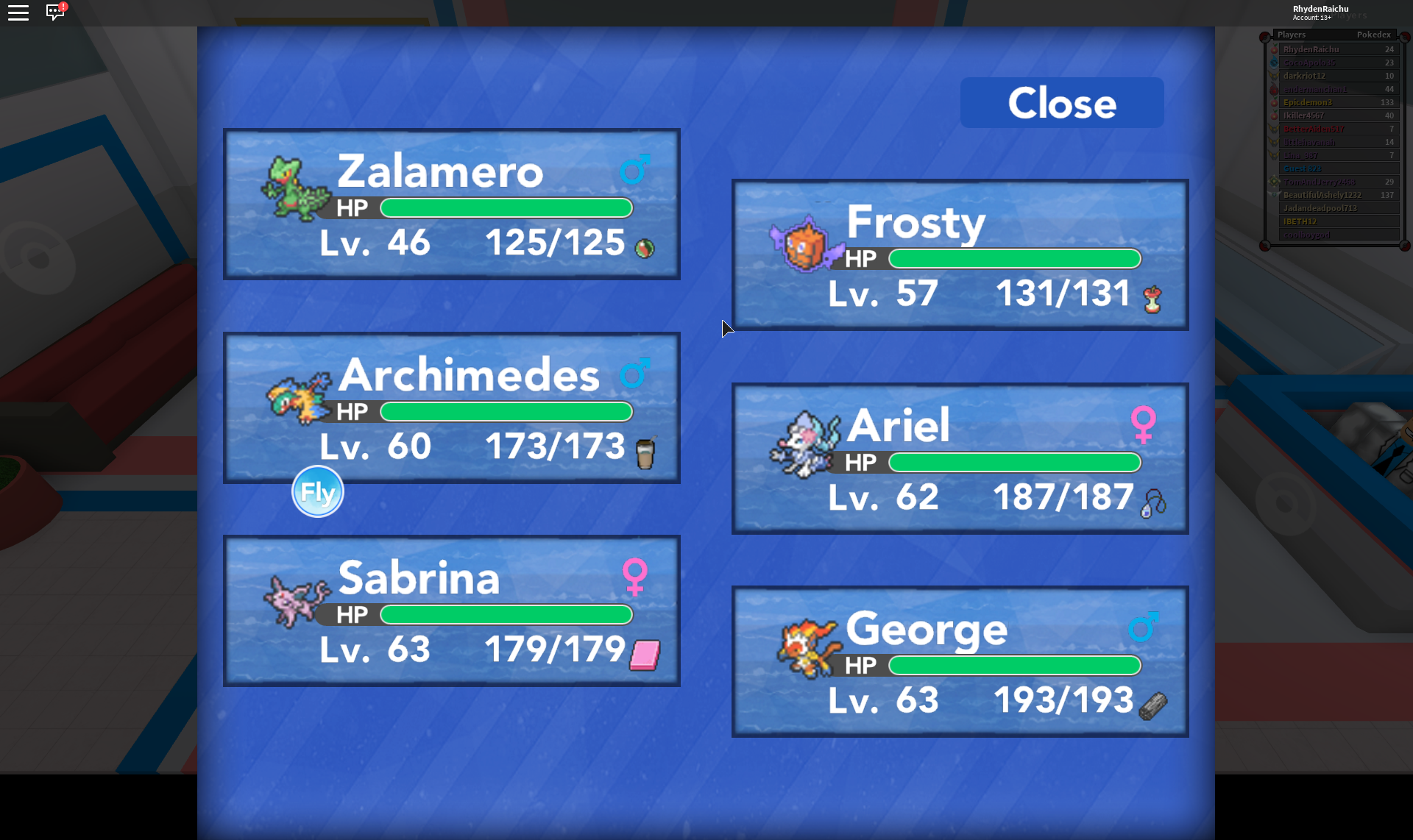Select Sabrina's party card
The image size is (1413, 840).
[x=451, y=611]
